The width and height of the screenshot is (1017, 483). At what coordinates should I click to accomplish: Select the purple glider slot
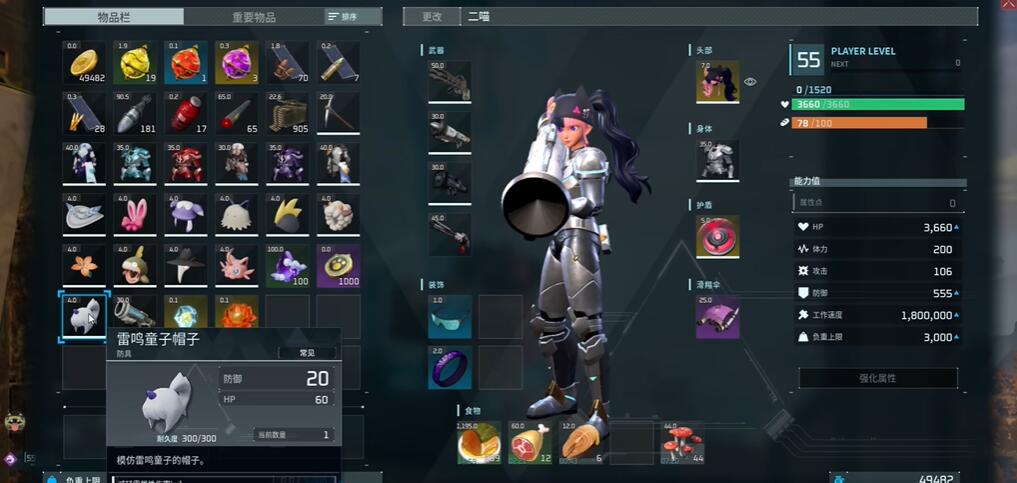[x=717, y=315]
